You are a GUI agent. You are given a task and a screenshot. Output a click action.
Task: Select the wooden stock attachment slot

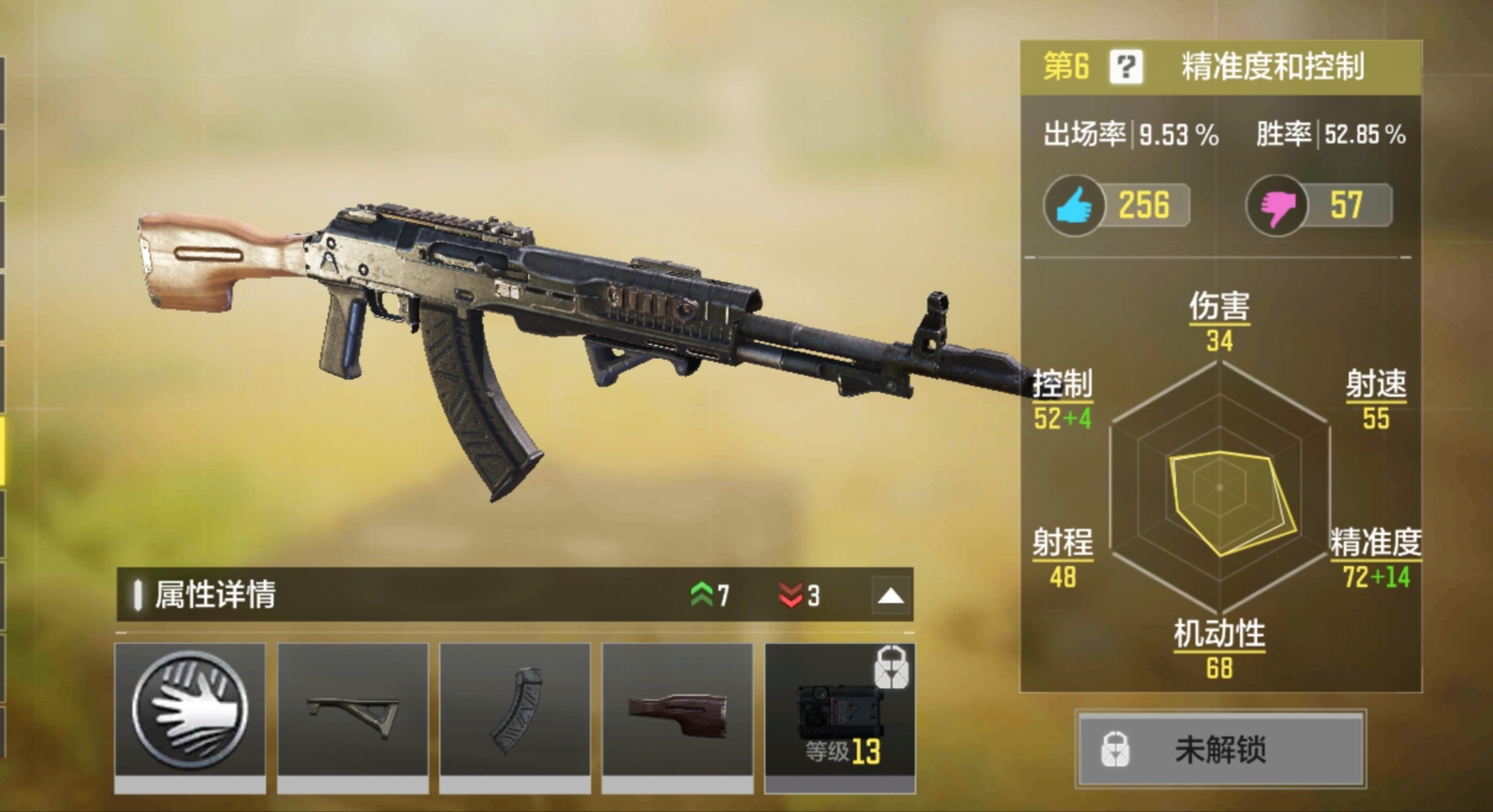pyautogui.click(x=677, y=709)
